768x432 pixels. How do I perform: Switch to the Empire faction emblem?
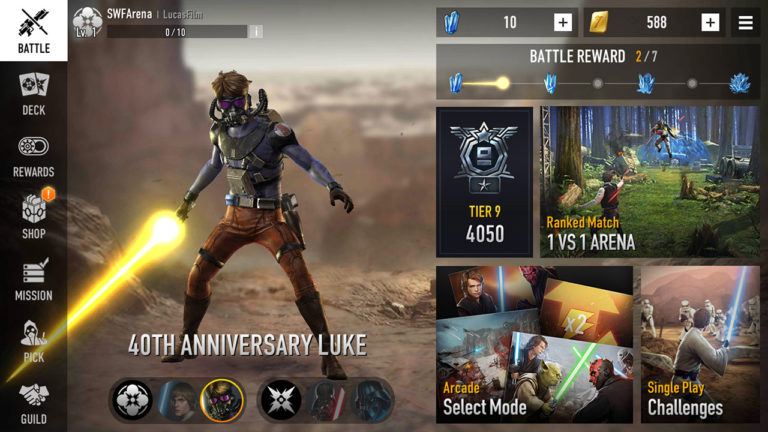pos(281,399)
